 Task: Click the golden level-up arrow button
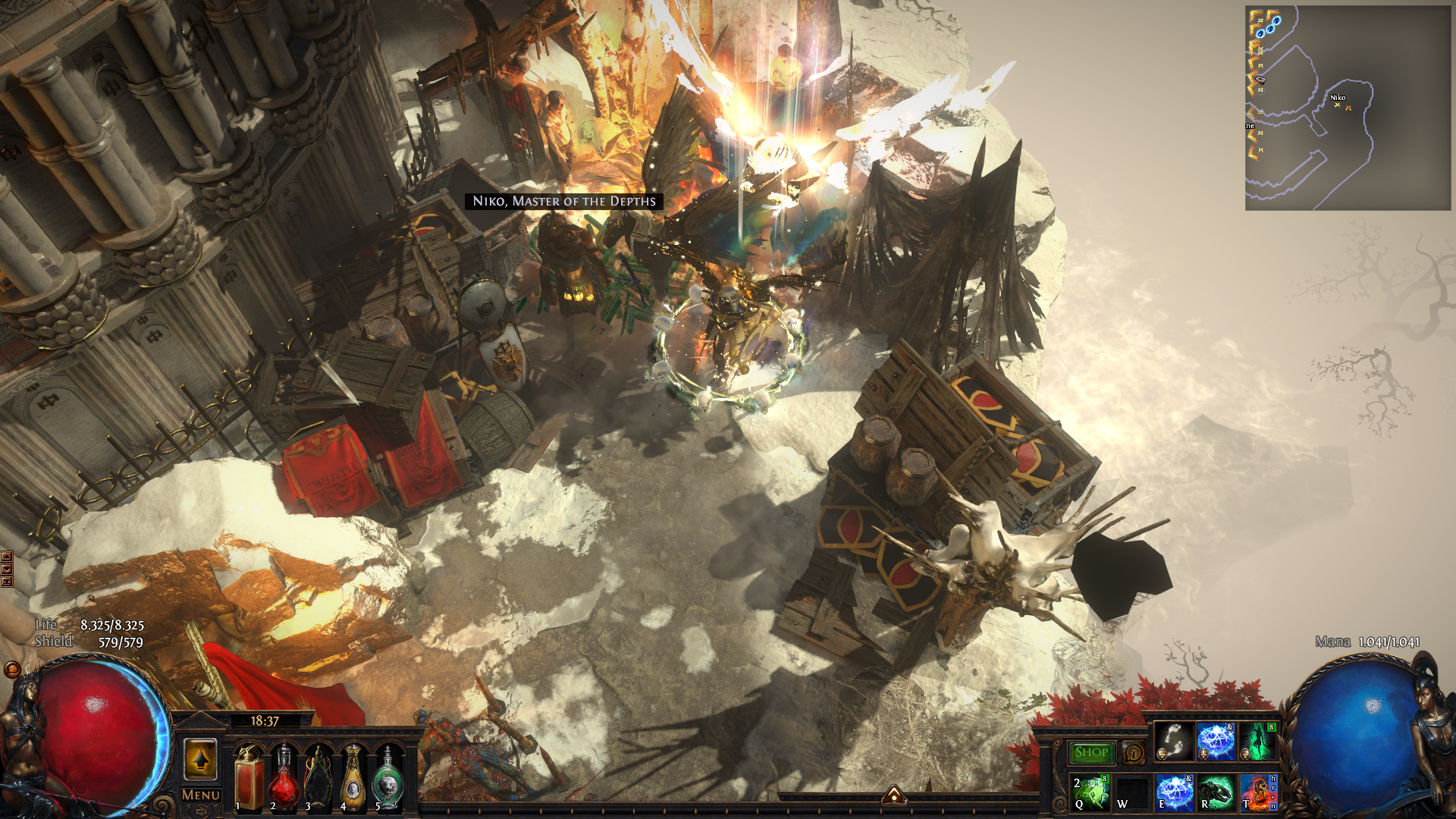click(x=200, y=759)
